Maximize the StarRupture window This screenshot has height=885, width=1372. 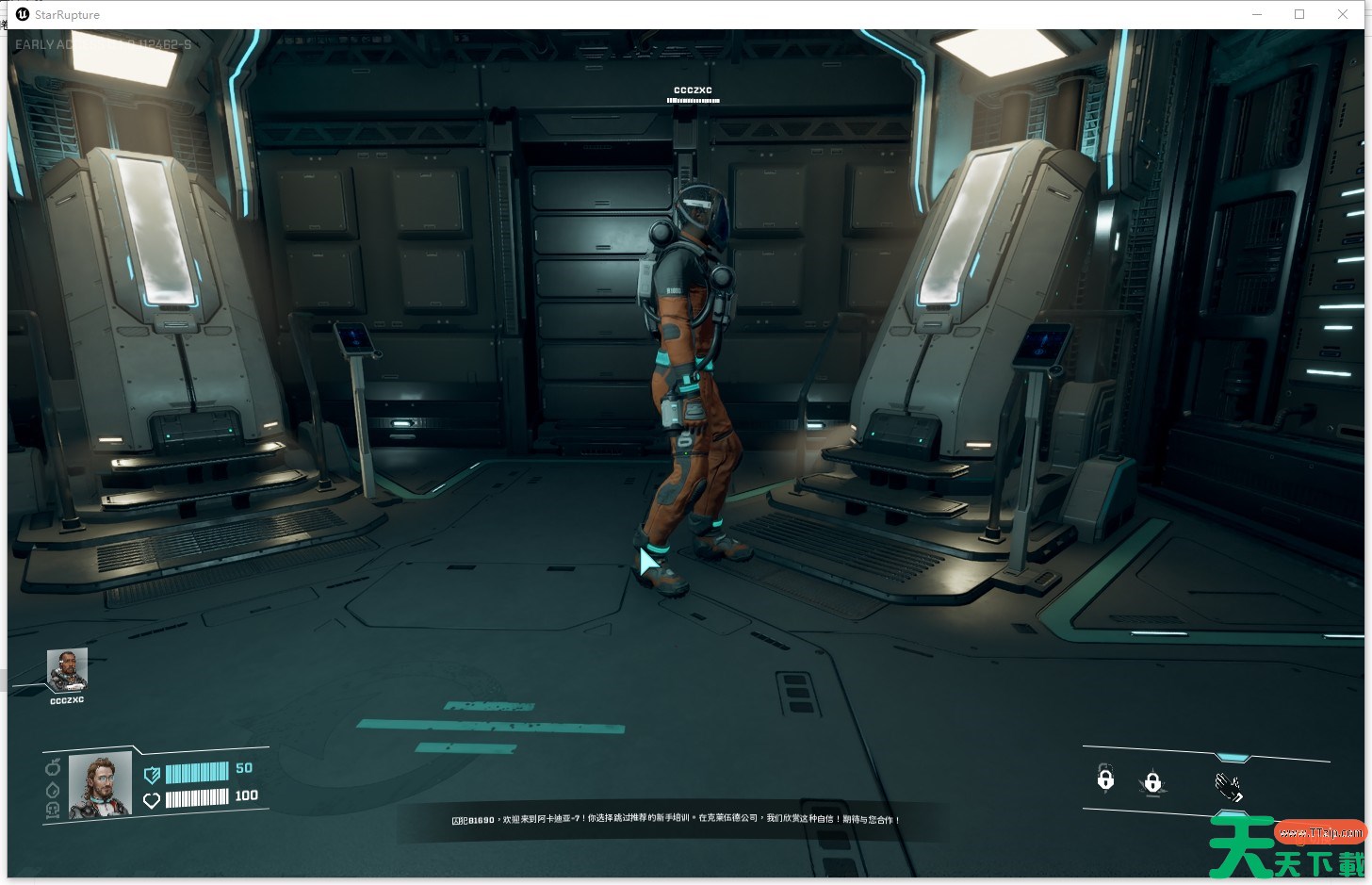1299,14
